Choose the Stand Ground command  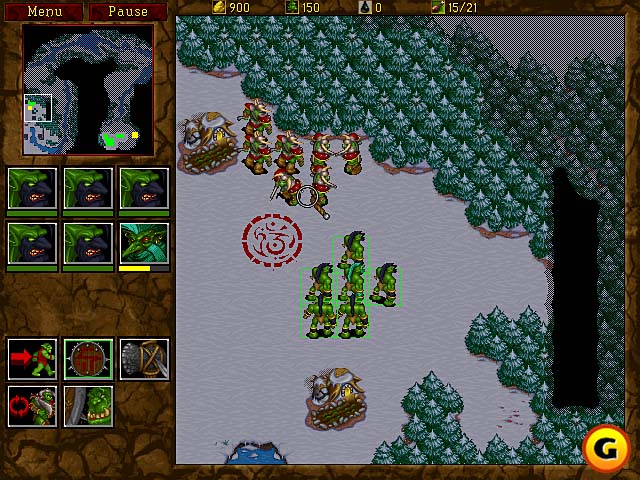pyautogui.click(x=88, y=405)
